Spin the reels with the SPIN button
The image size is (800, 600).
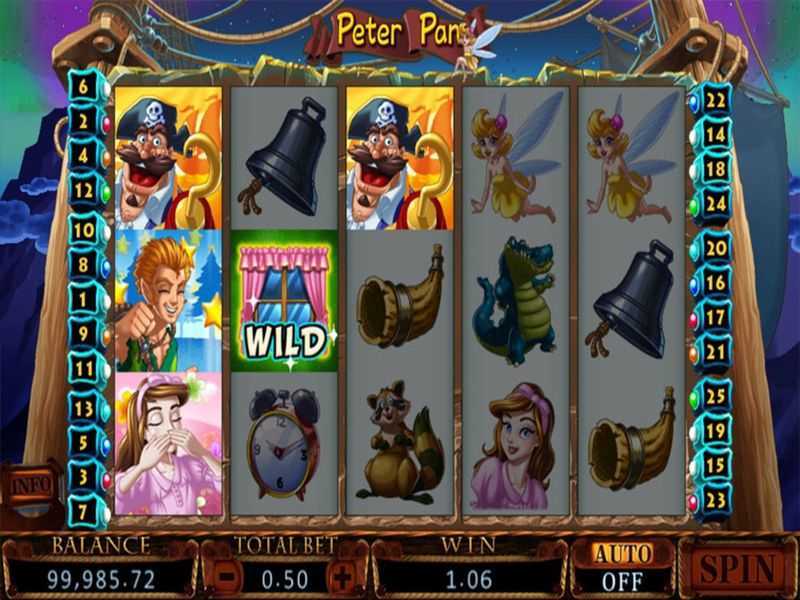(738, 568)
